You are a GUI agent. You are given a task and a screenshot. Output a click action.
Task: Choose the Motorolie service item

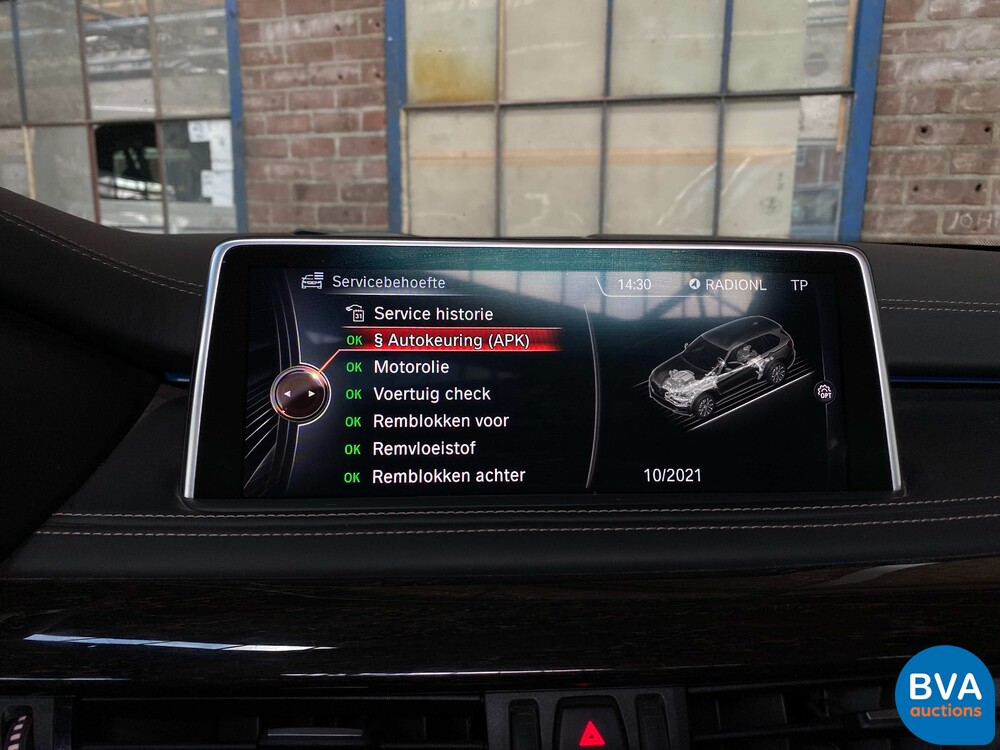tap(411, 367)
